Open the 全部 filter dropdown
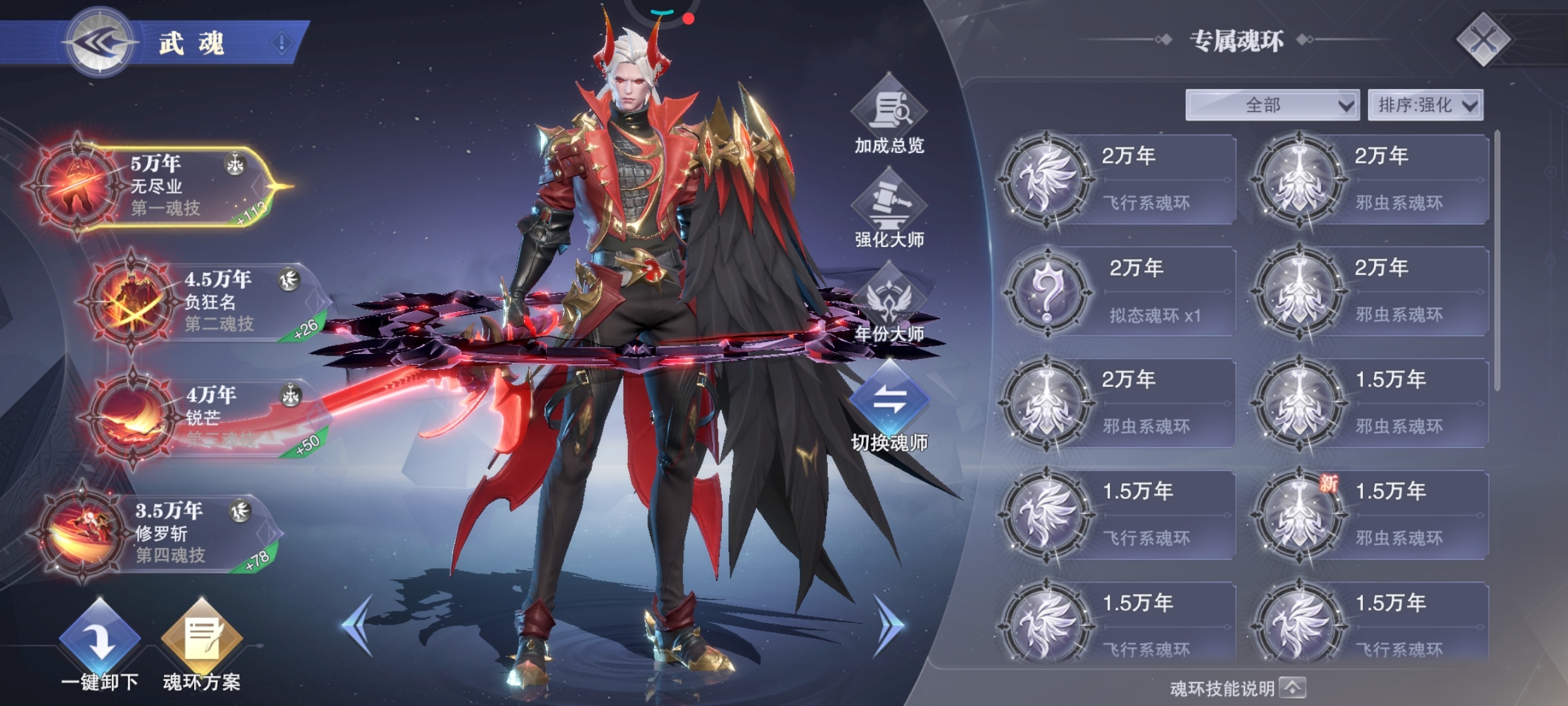The width and height of the screenshot is (1568, 706). coord(1272,105)
